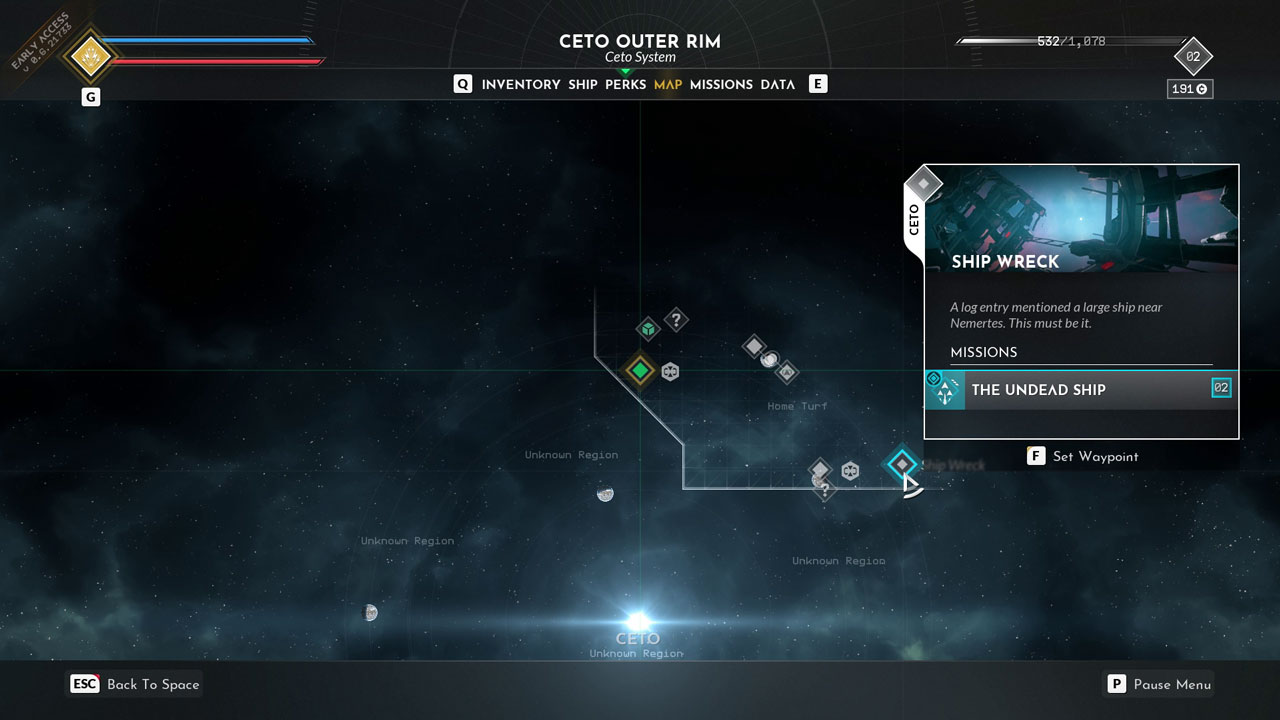The image size is (1280, 720).
Task: Select the Map tab
Action: [668, 85]
